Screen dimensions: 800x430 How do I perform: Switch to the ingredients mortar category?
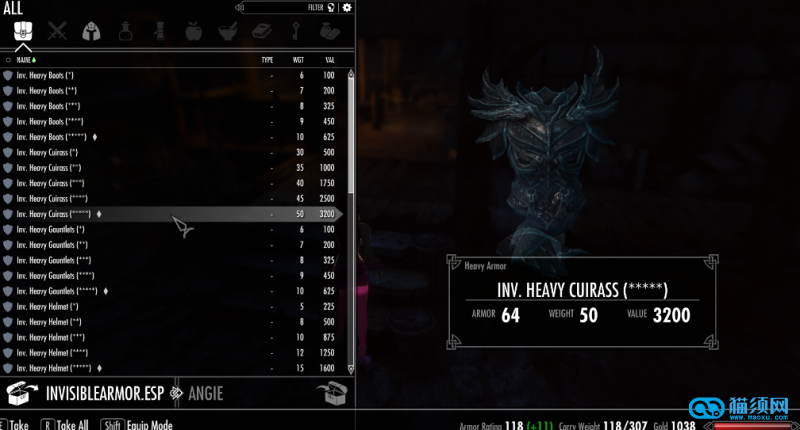(x=225, y=31)
